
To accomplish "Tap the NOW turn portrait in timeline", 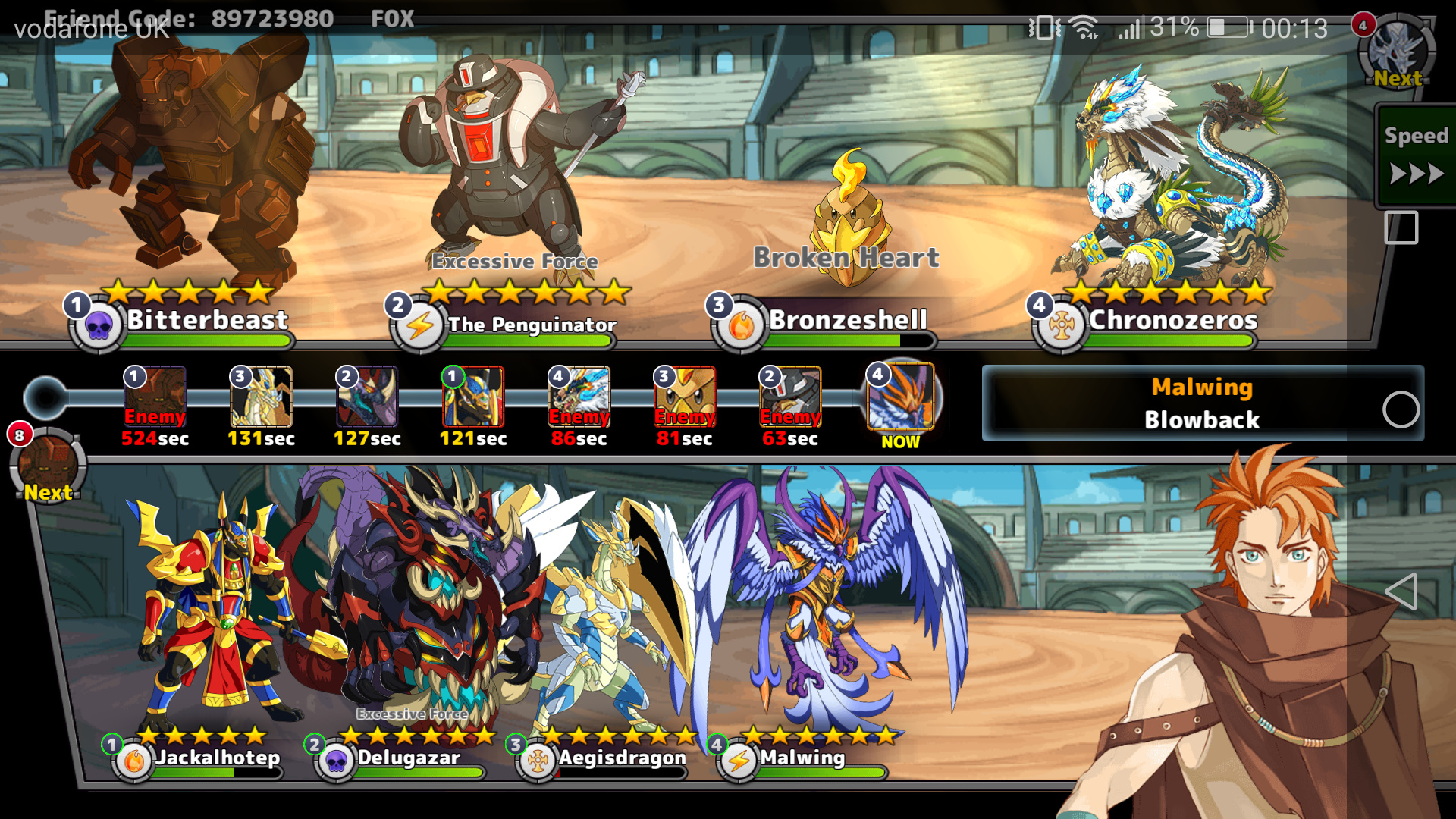I will coord(901,397).
